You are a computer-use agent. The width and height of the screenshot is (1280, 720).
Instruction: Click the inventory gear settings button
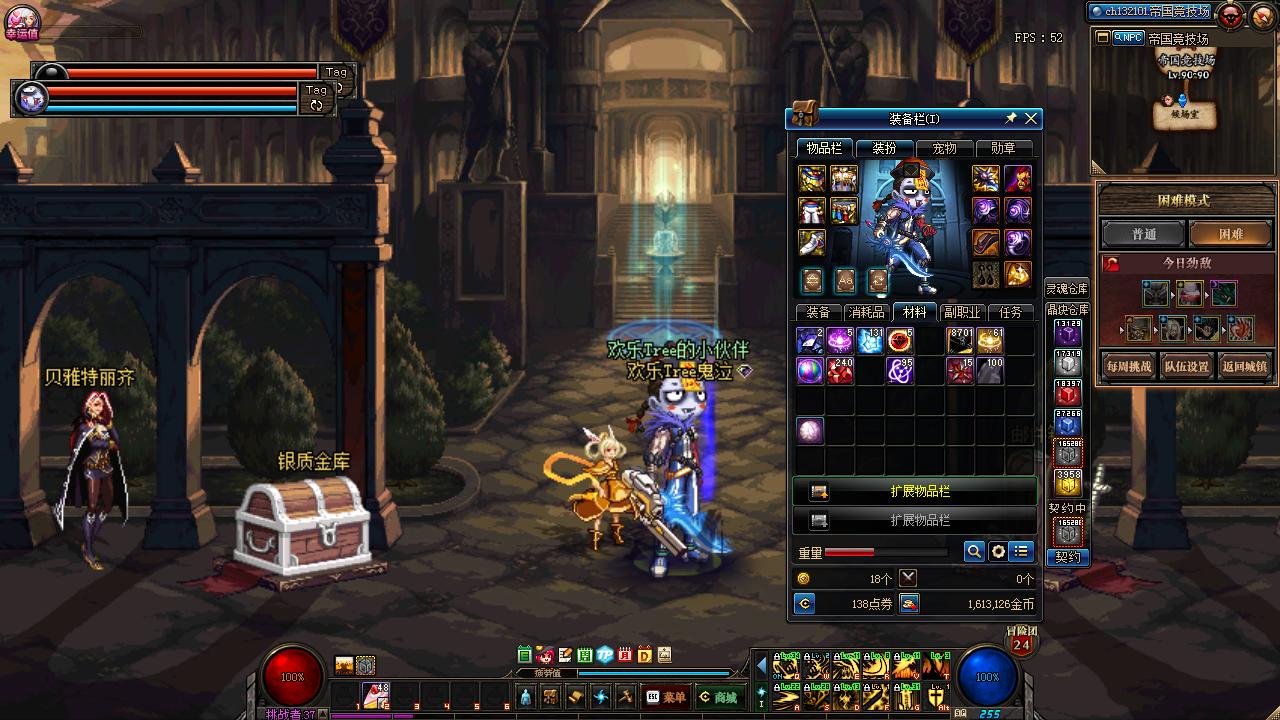(x=998, y=552)
